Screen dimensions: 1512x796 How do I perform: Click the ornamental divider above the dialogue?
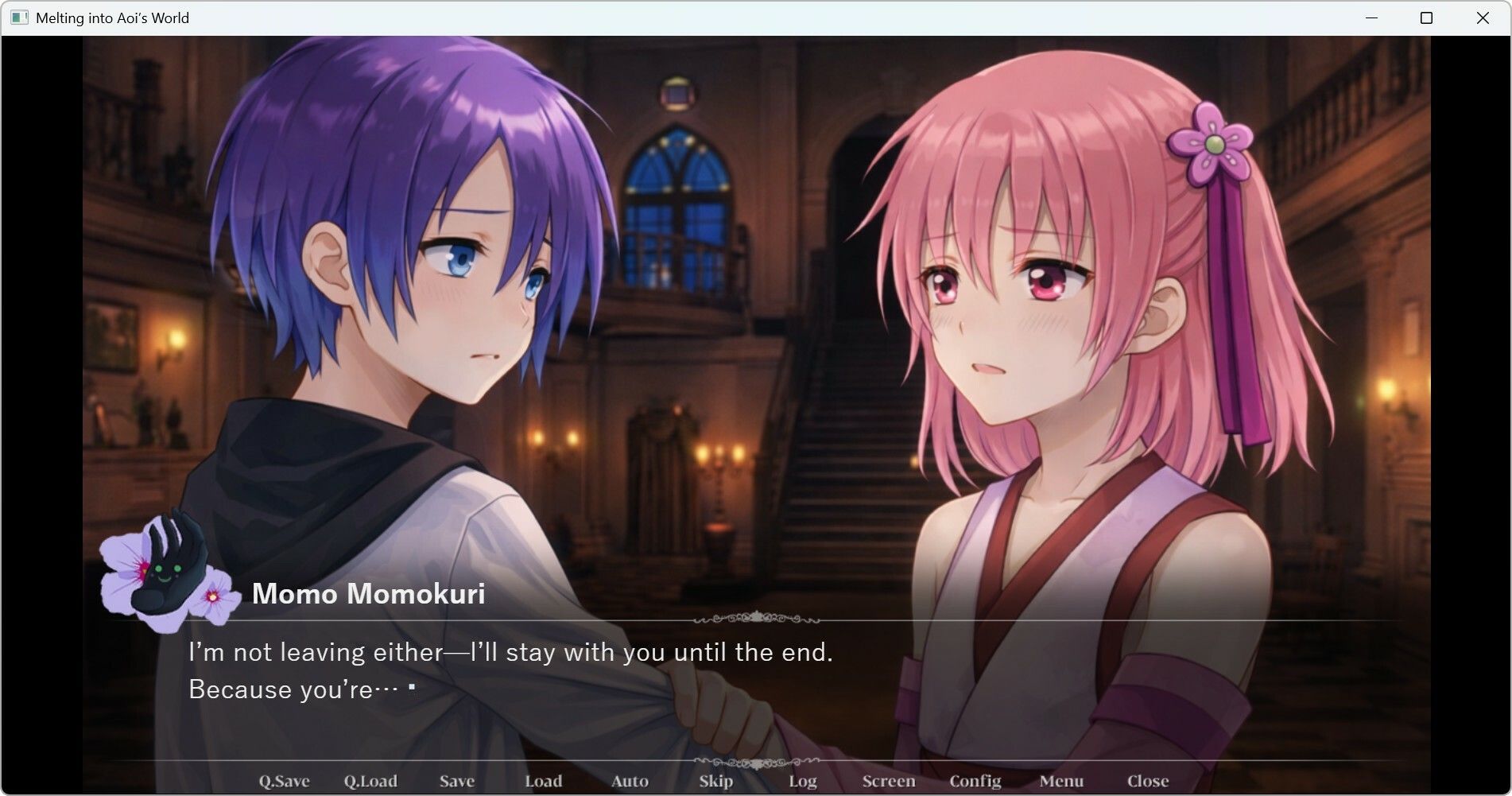tap(755, 616)
